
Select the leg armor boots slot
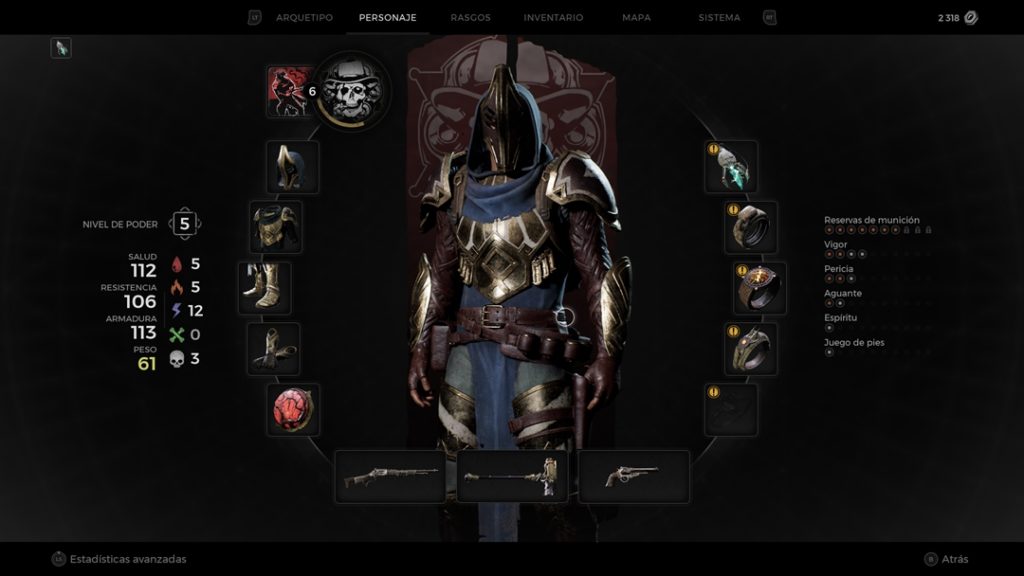click(x=265, y=288)
